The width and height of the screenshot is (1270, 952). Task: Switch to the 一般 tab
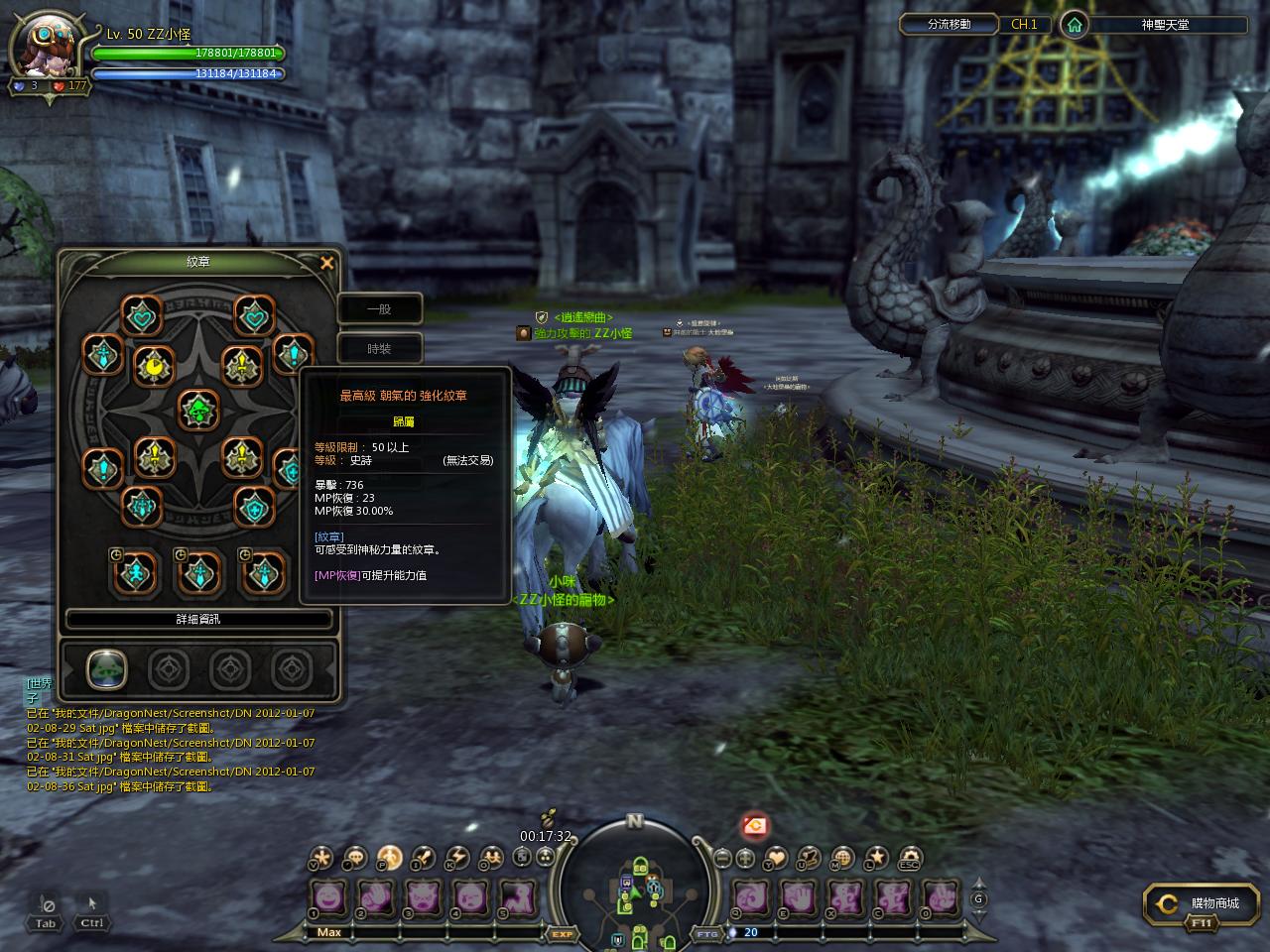point(379,308)
